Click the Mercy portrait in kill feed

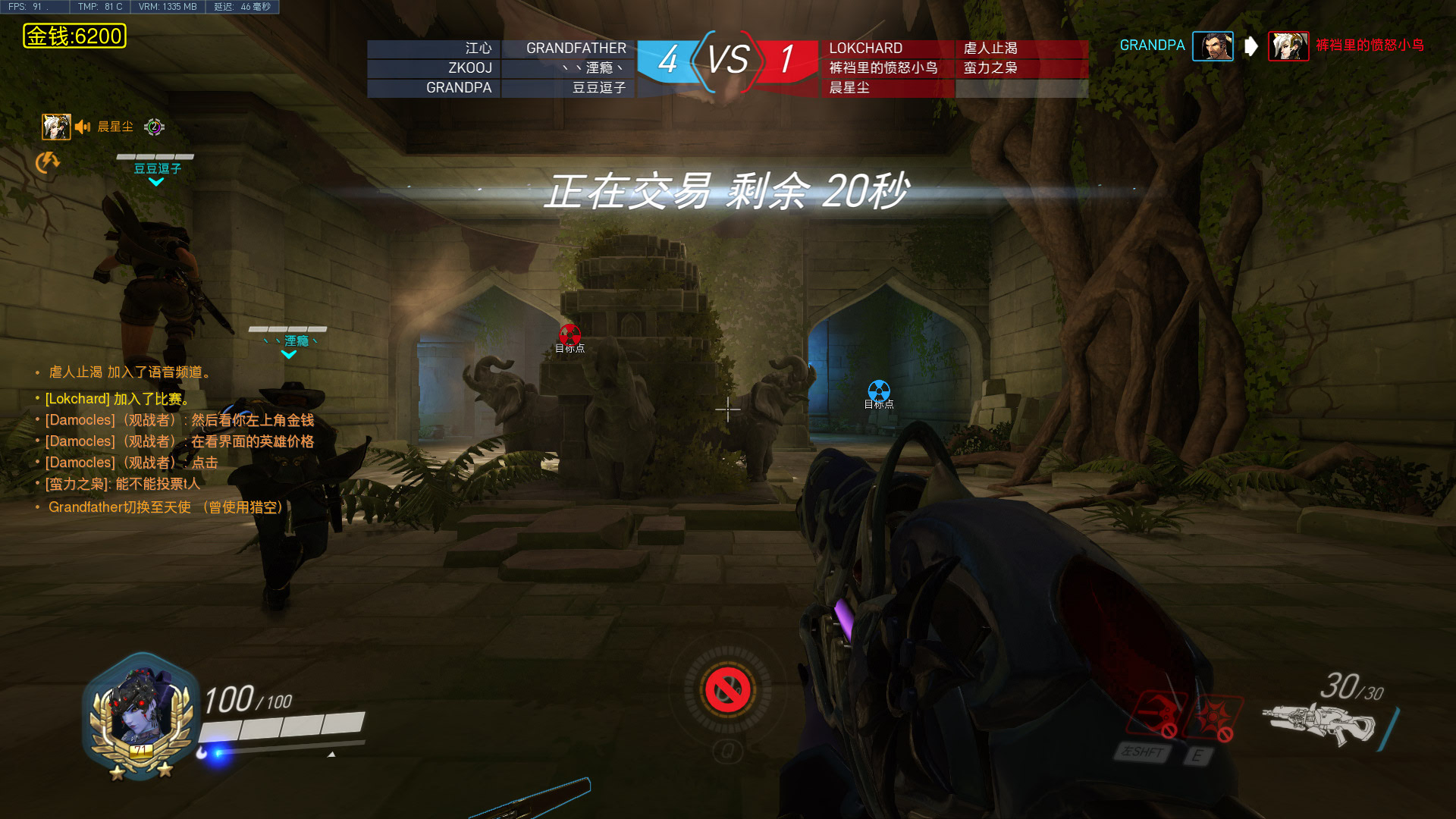[1288, 46]
